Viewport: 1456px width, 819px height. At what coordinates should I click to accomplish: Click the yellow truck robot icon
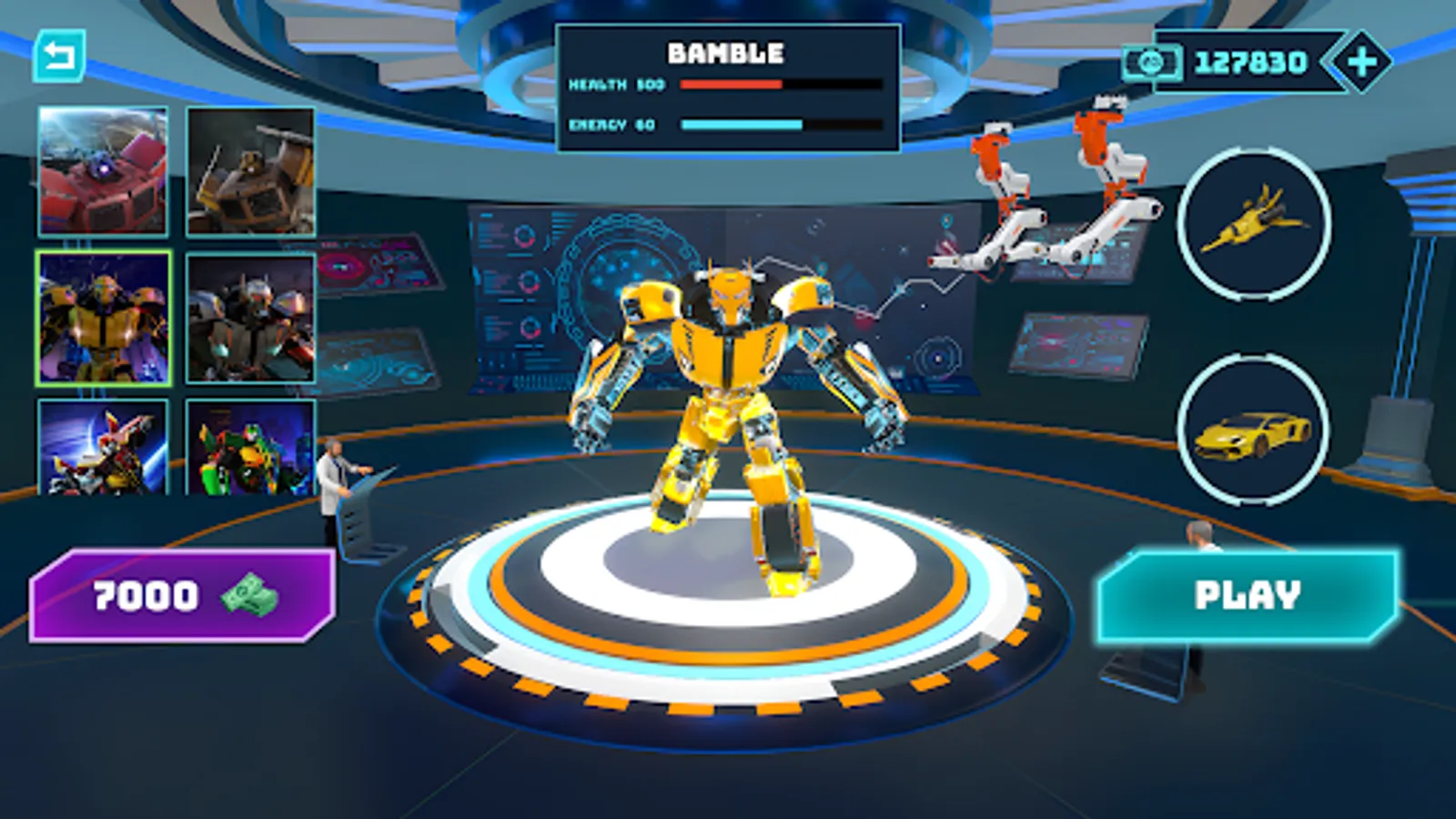click(252, 173)
